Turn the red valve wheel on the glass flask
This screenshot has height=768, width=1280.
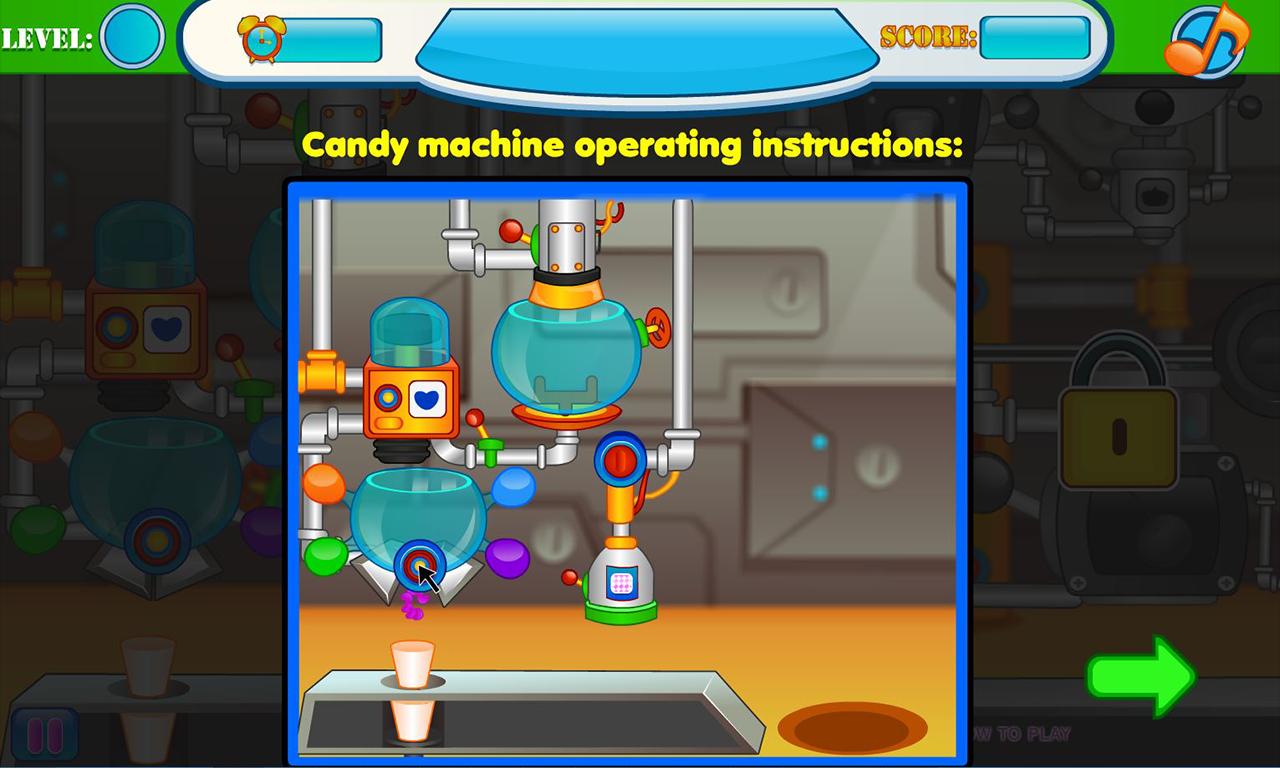(658, 330)
